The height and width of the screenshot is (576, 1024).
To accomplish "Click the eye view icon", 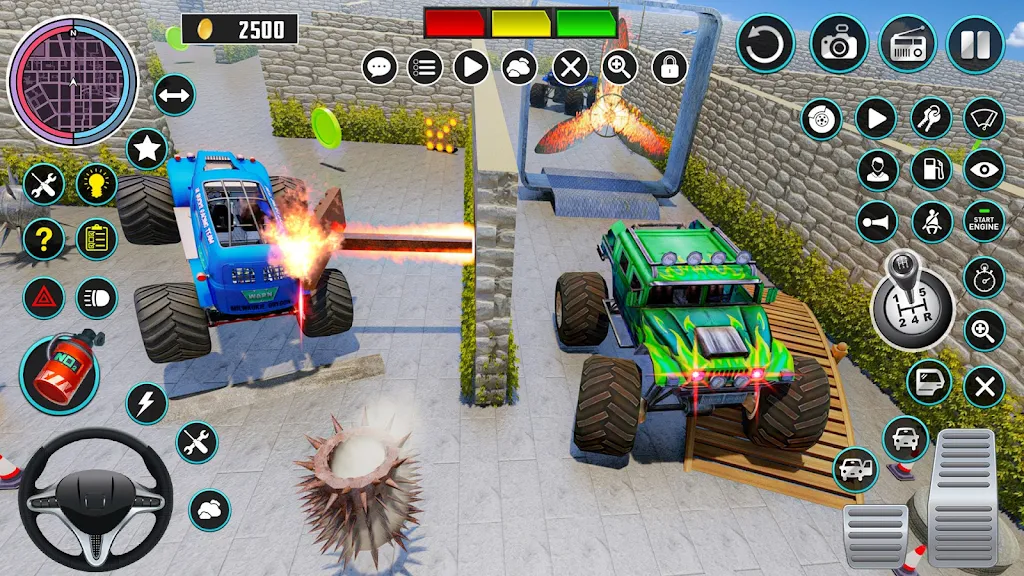I will (x=983, y=169).
